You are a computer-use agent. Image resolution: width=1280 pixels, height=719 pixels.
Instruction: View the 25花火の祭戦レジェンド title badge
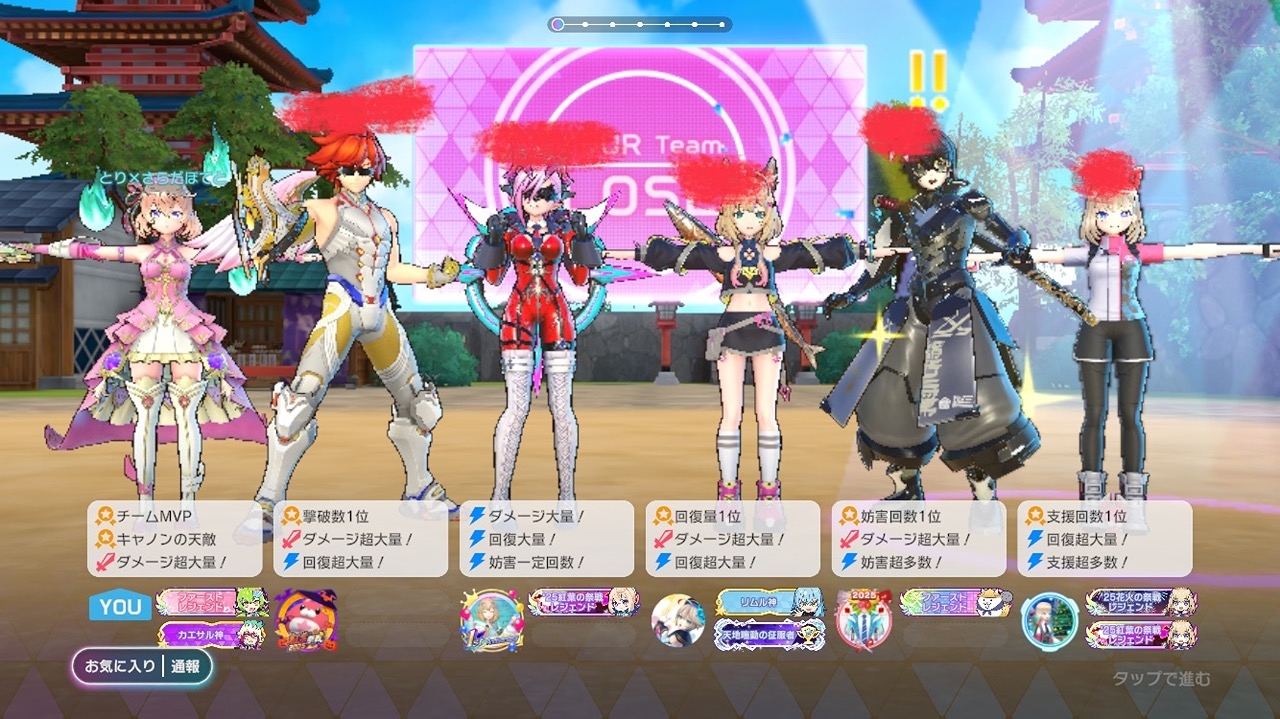coord(1141,602)
